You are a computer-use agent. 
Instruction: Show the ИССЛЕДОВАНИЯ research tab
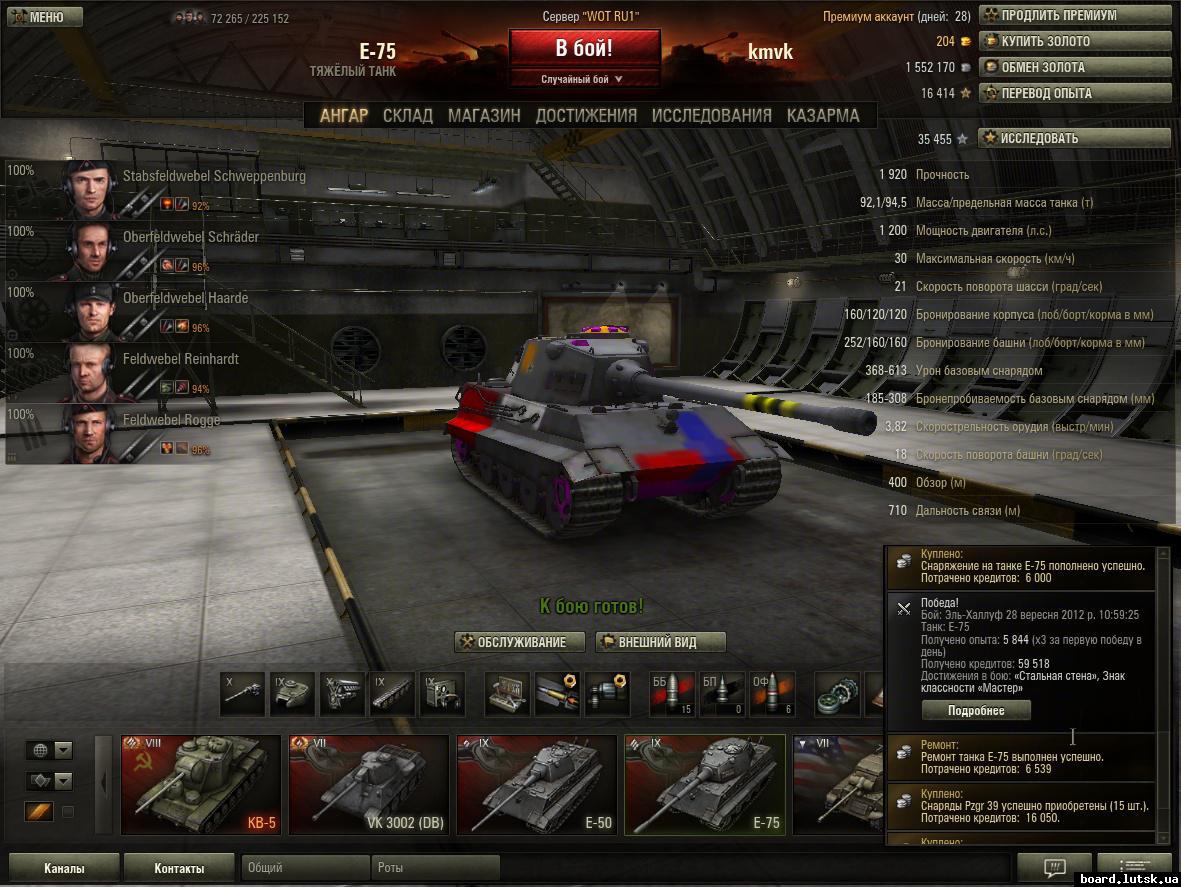pyautogui.click(x=711, y=115)
